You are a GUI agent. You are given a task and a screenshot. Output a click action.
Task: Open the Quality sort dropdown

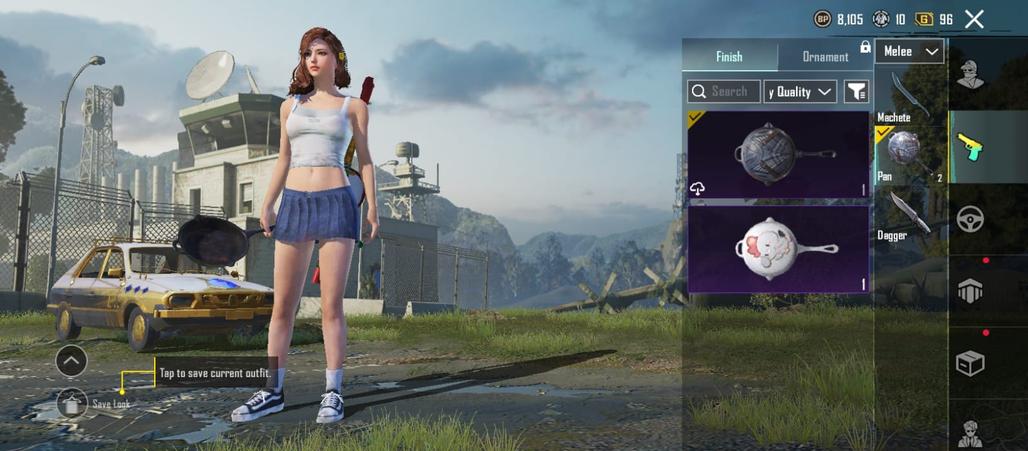800,91
